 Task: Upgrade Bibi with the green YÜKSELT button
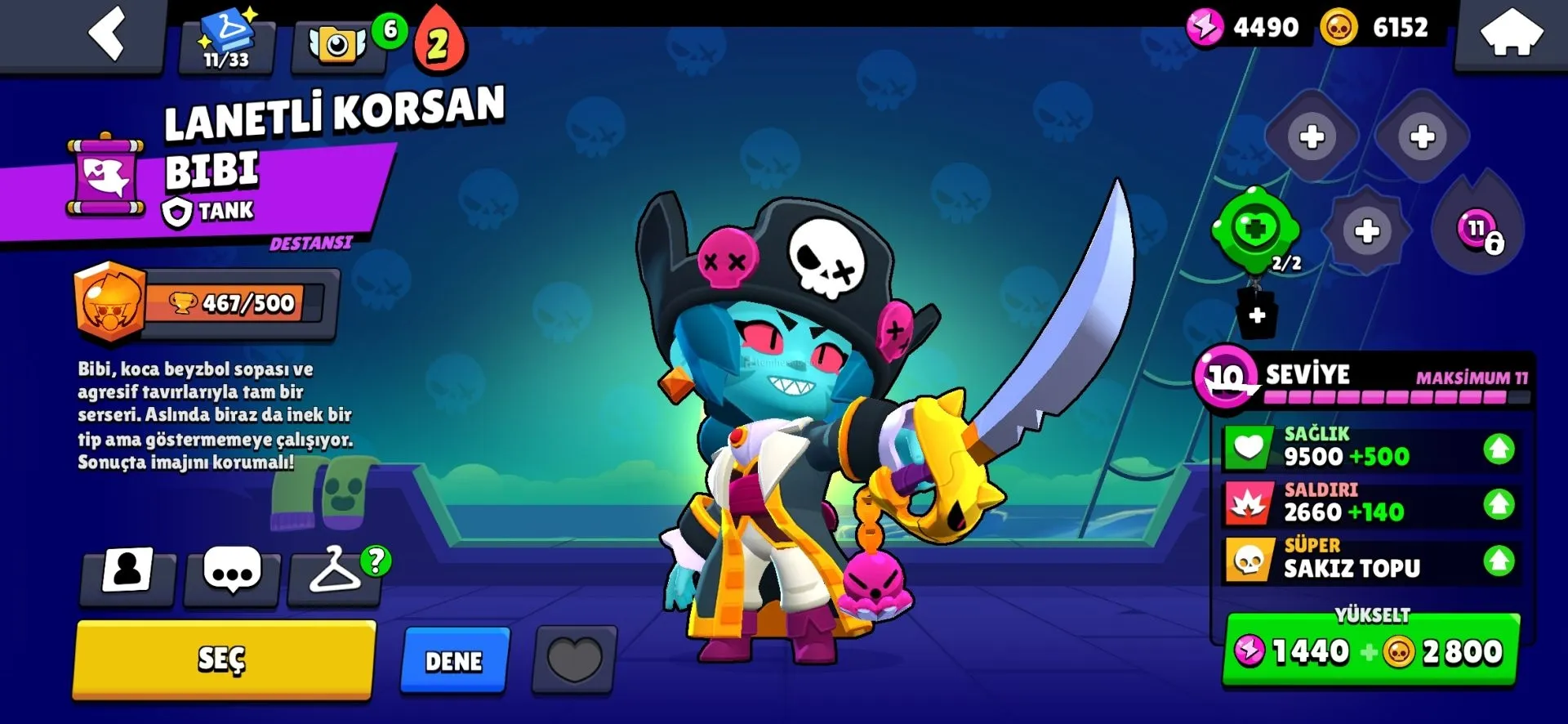1370,650
